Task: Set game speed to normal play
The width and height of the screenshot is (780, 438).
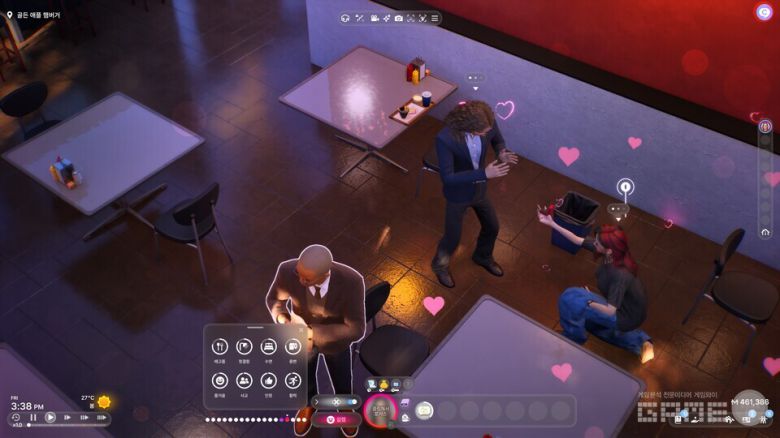Action: pos(50,418)
